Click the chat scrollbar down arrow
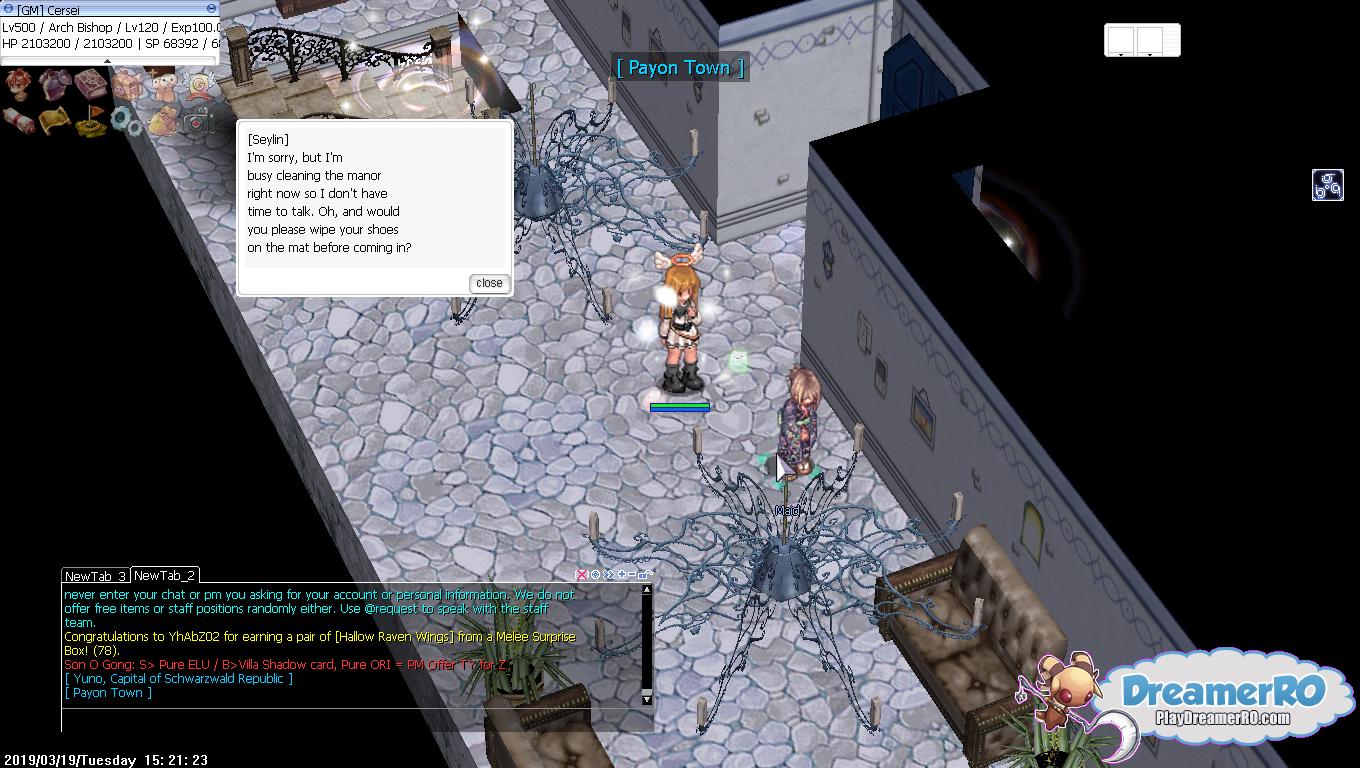Screen dimensions: 1360x768 click(647, 697)
